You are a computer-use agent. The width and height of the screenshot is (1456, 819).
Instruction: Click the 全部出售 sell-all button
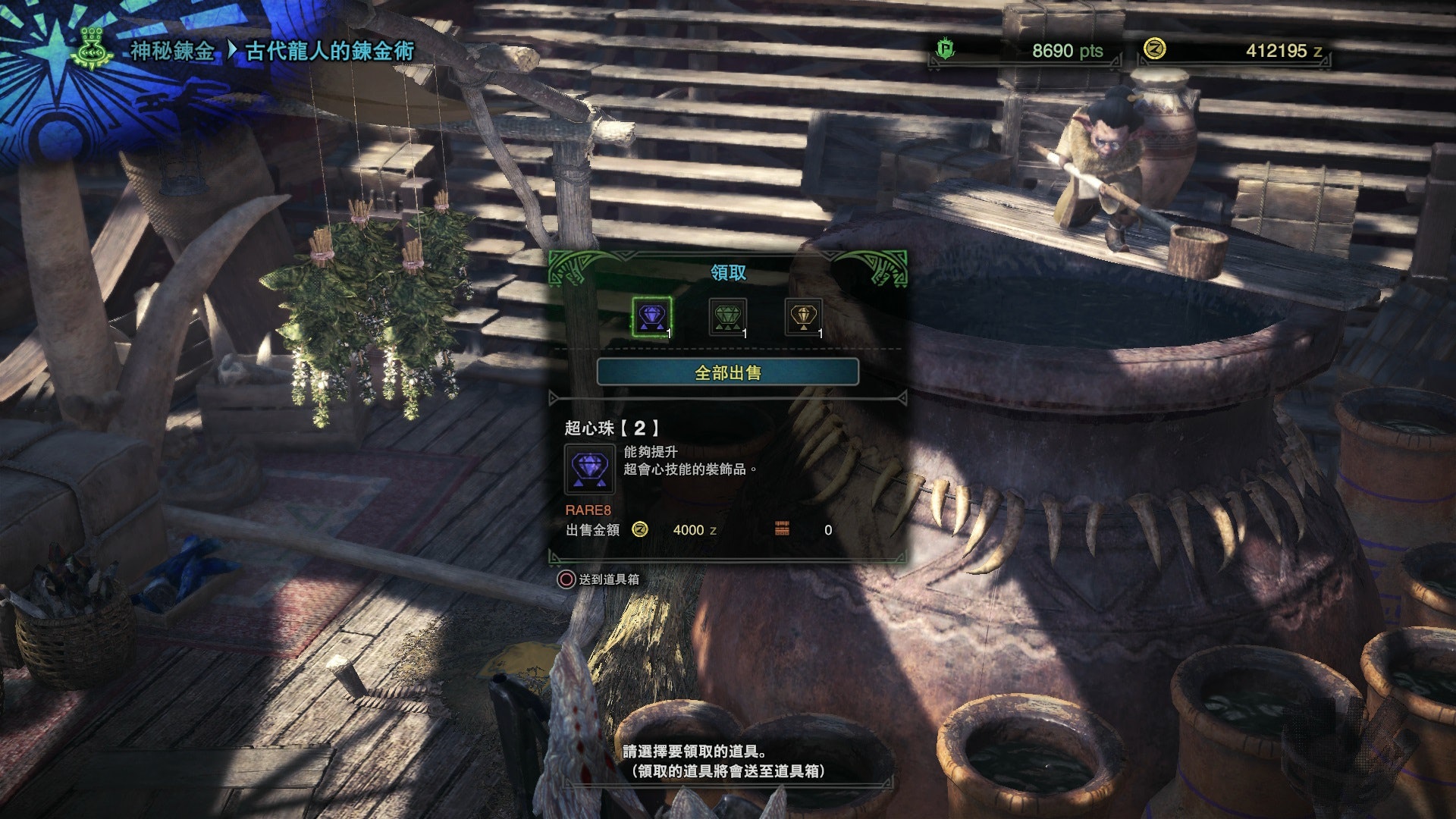728,372
